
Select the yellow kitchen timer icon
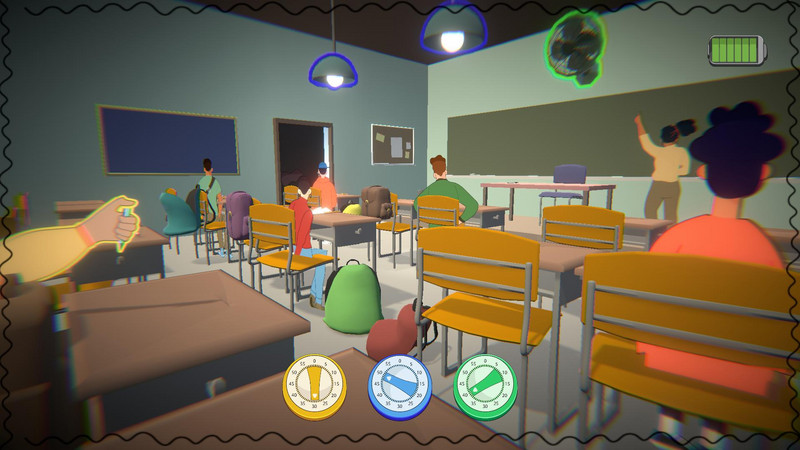coord(314,385)
